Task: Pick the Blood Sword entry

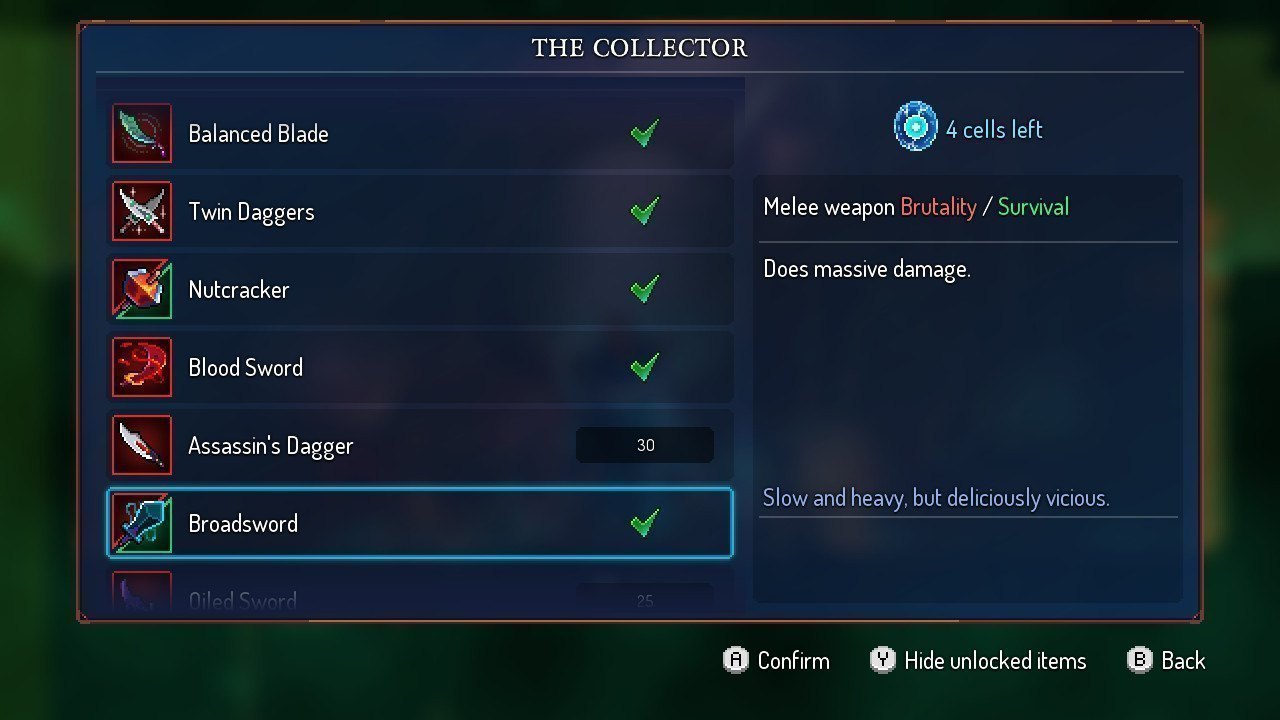Action: point(420,367)
